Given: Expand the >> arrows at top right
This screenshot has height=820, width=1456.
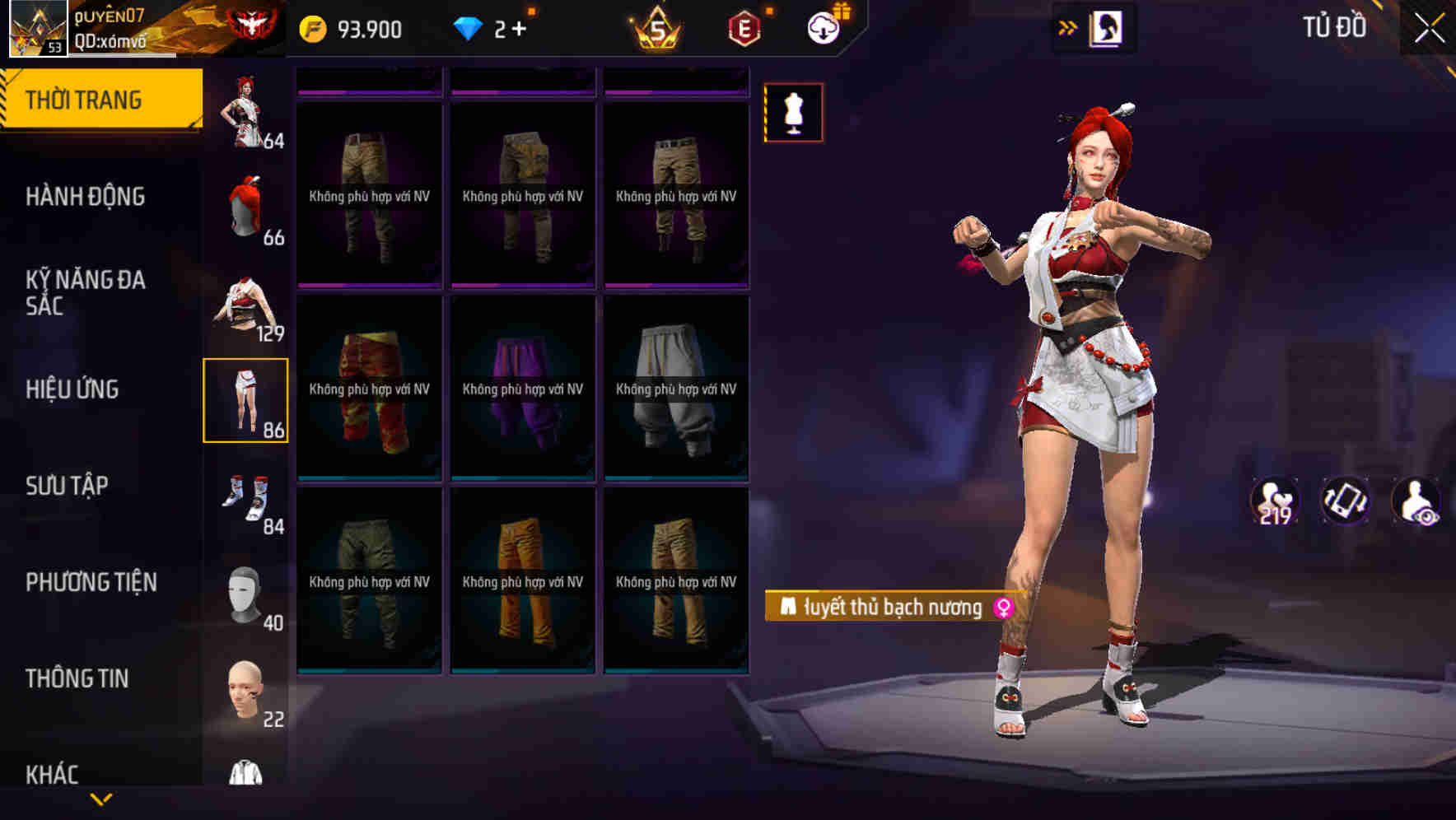Looking at the screenshot, I should pyautogui.click(x=1068, y=26).
